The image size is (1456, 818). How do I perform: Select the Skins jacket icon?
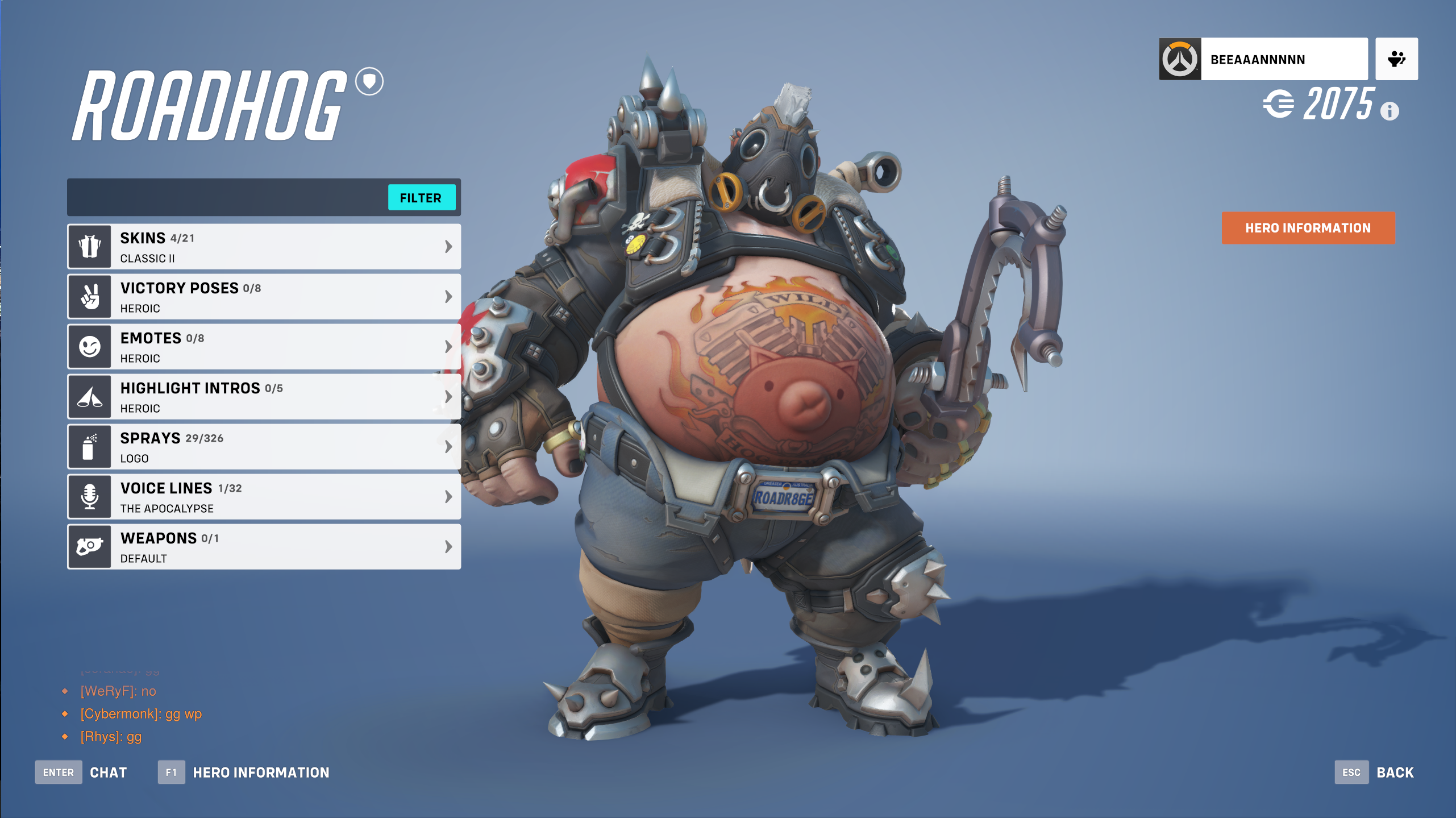pyautogui.click(x=90, y=246)
